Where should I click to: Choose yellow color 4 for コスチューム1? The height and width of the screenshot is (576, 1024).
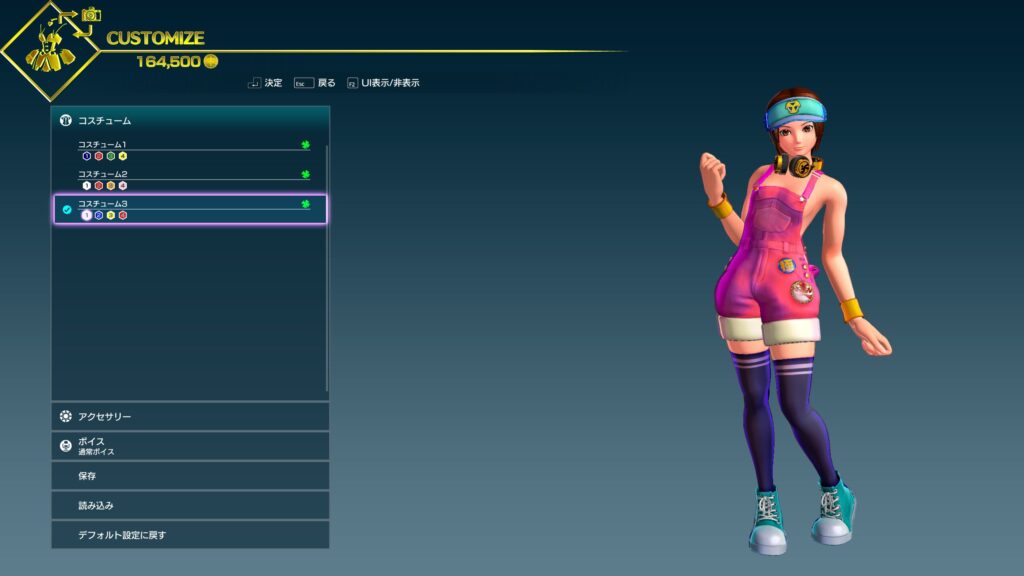(x=122, y=156)
